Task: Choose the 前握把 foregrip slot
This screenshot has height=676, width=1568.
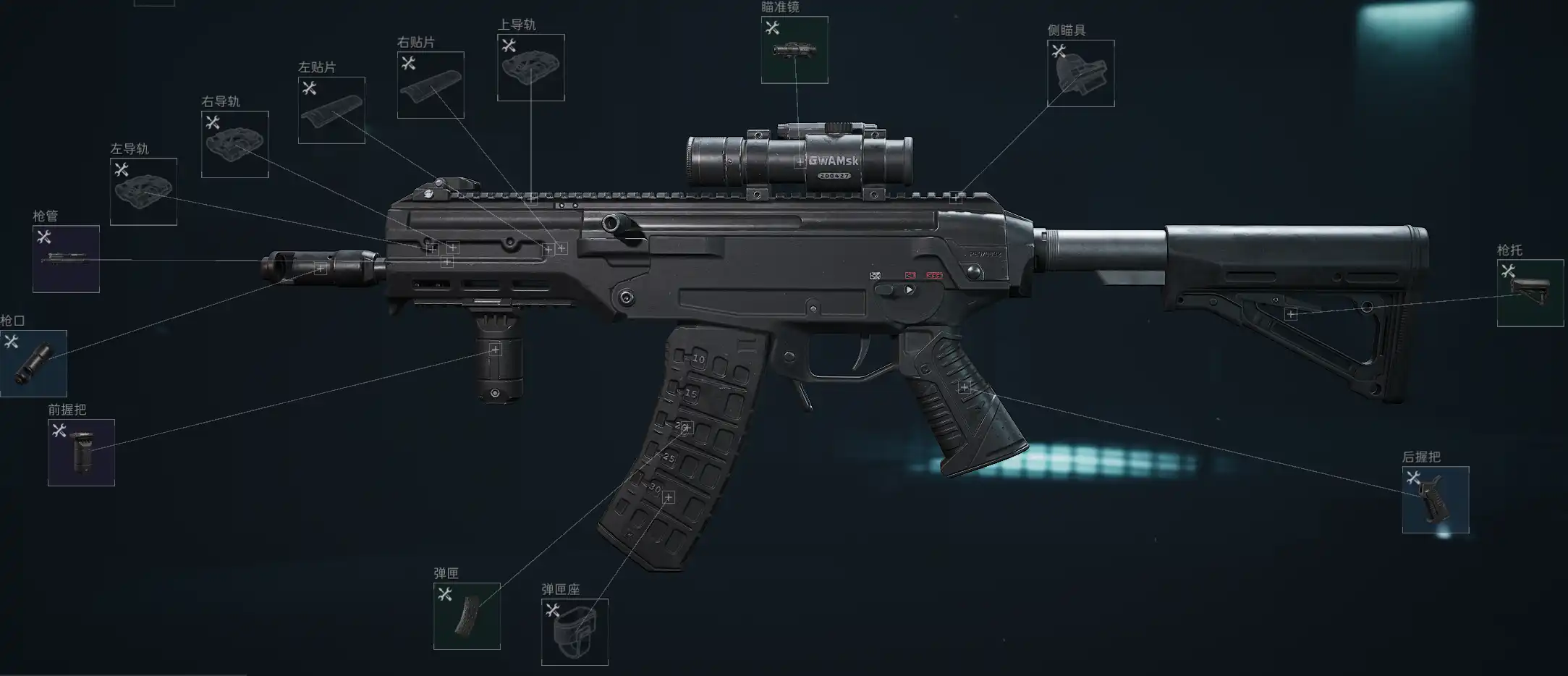Action: pos(81,452)
